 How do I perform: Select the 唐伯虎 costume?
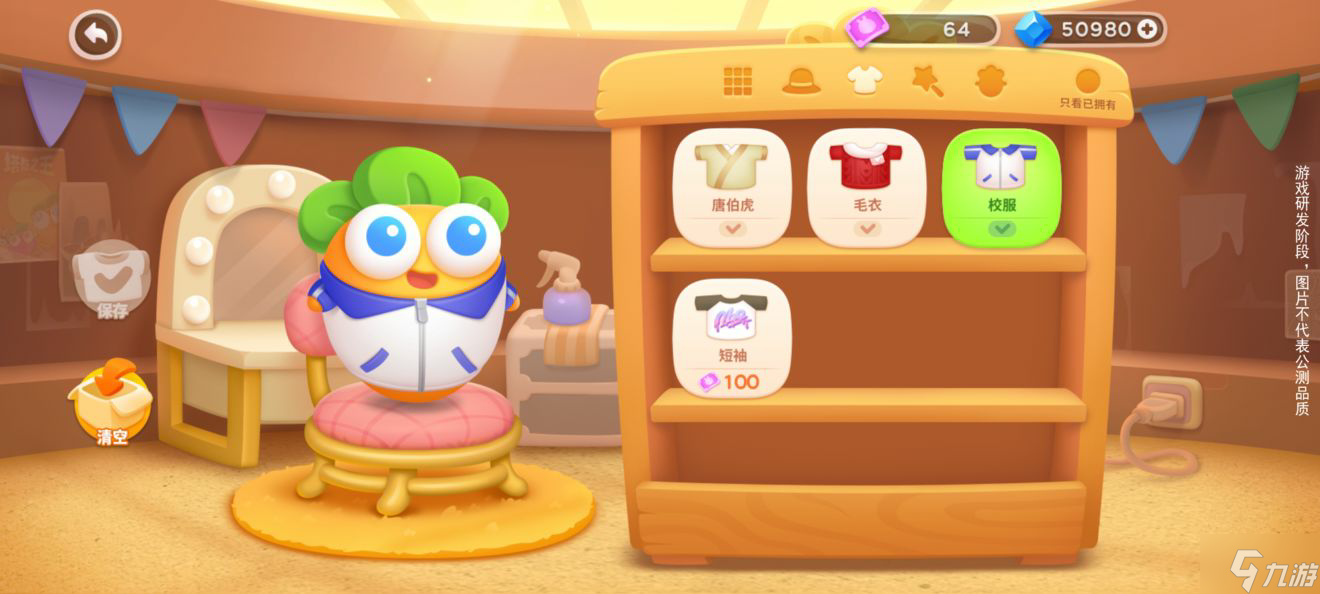(732, 187)
